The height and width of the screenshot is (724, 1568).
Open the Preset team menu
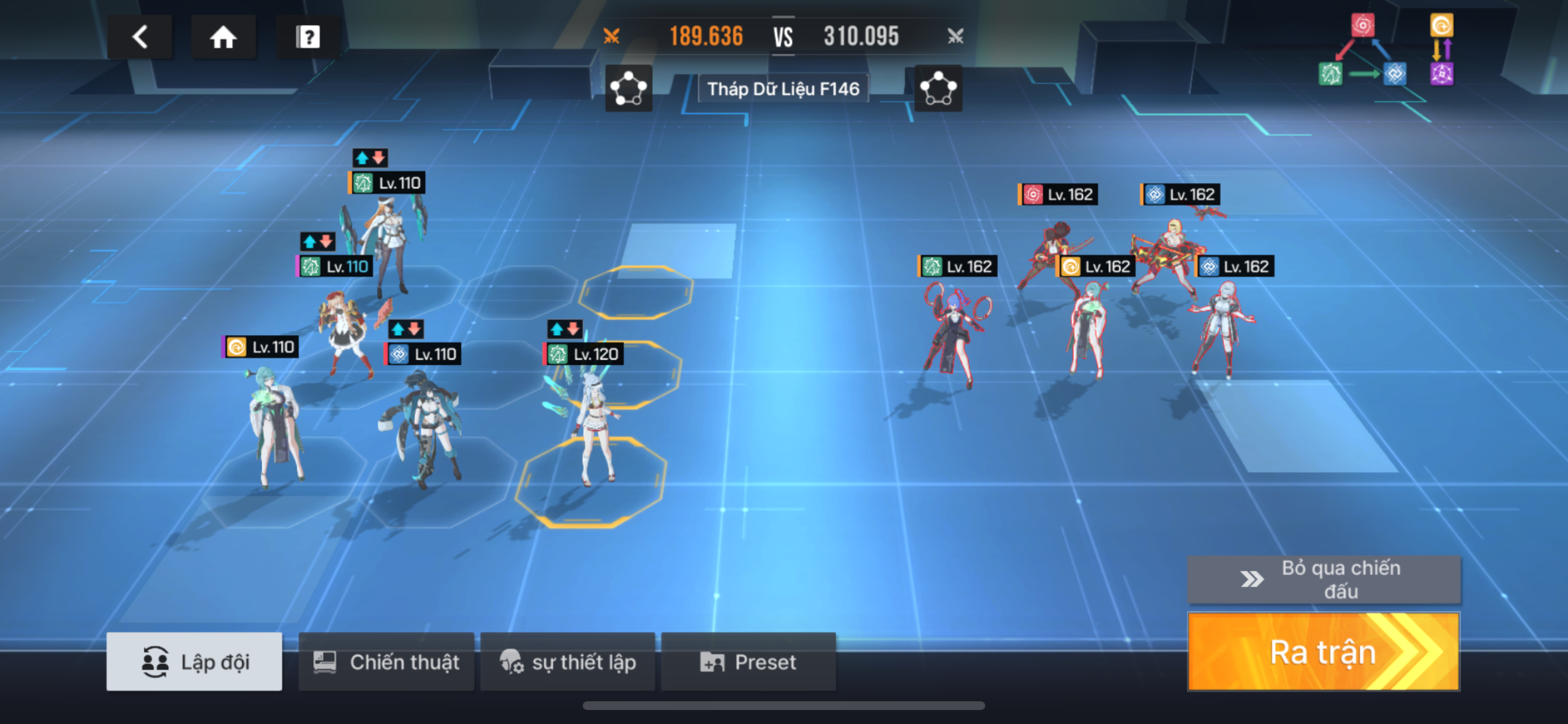(748, 661)
